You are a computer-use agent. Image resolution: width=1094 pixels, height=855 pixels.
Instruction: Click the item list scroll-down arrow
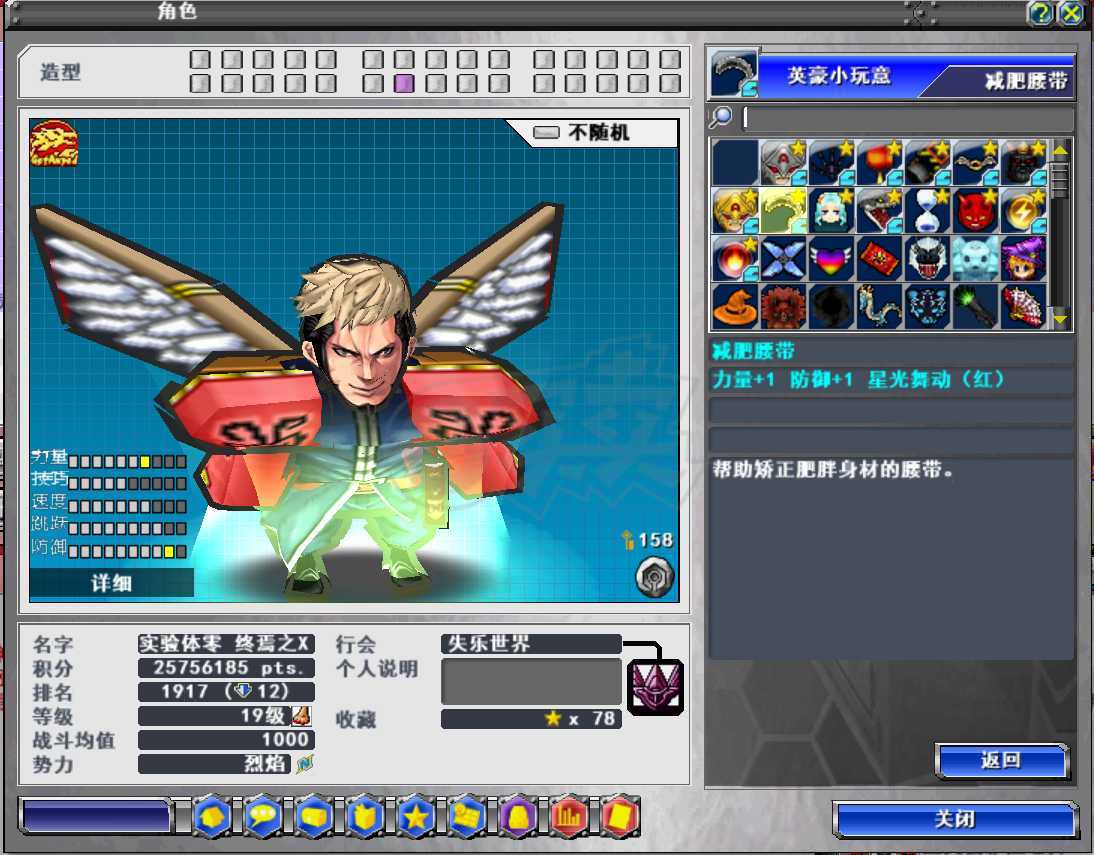point(1061,319)
